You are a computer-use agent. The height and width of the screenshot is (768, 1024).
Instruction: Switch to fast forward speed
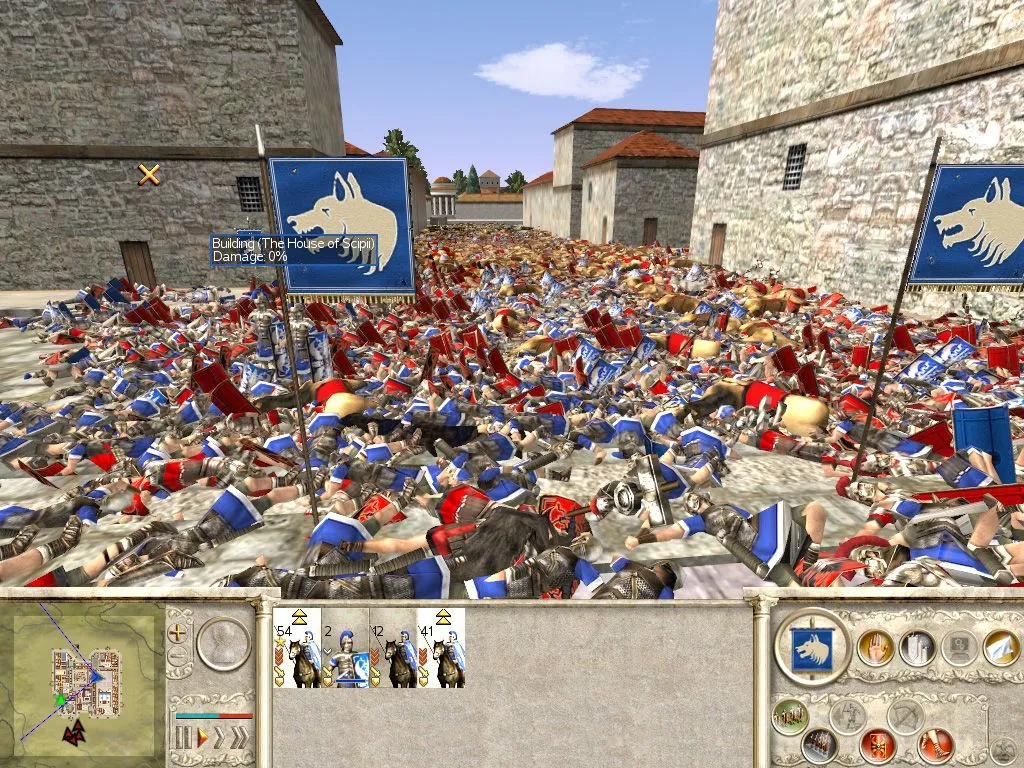(220, 739)
